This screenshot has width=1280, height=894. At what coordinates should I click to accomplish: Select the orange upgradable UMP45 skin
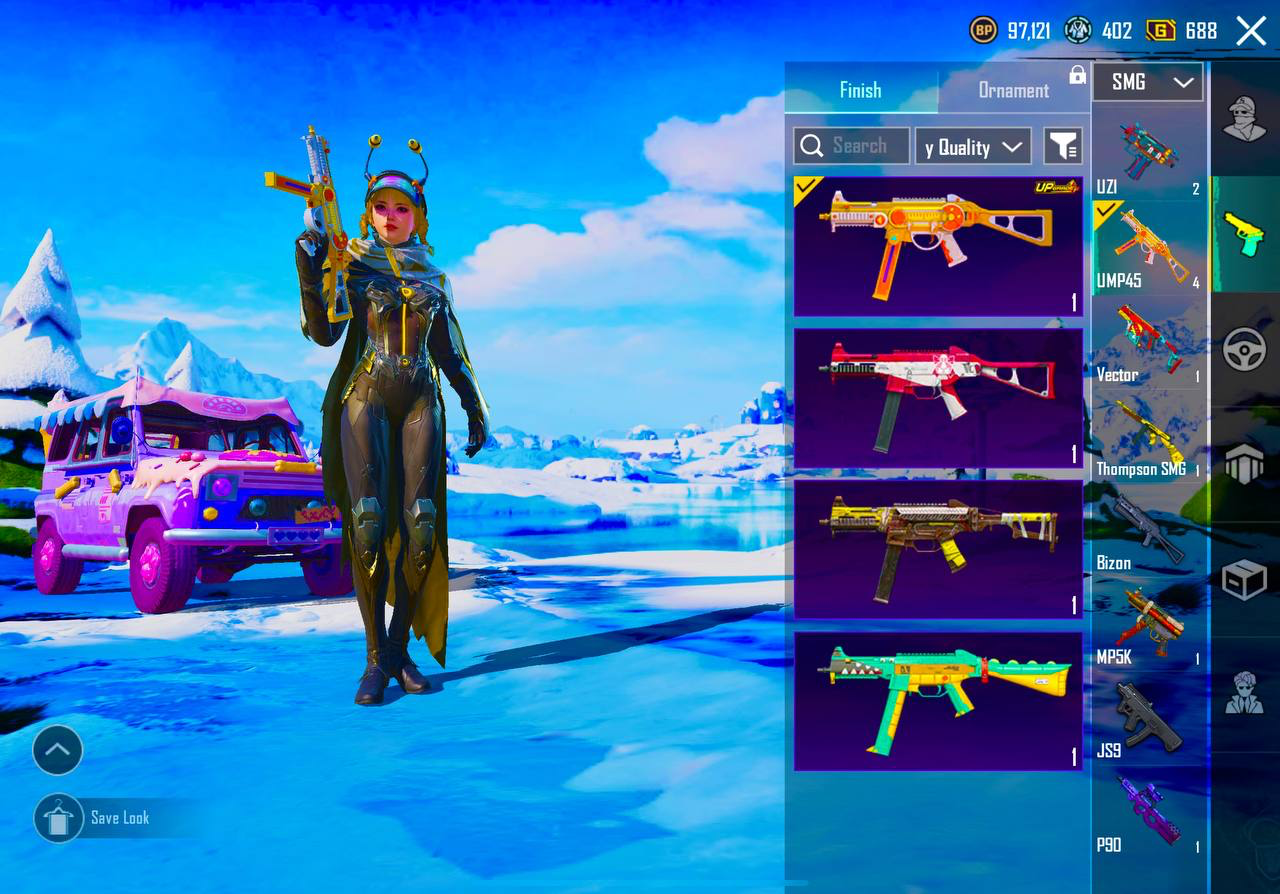[938, 246]
